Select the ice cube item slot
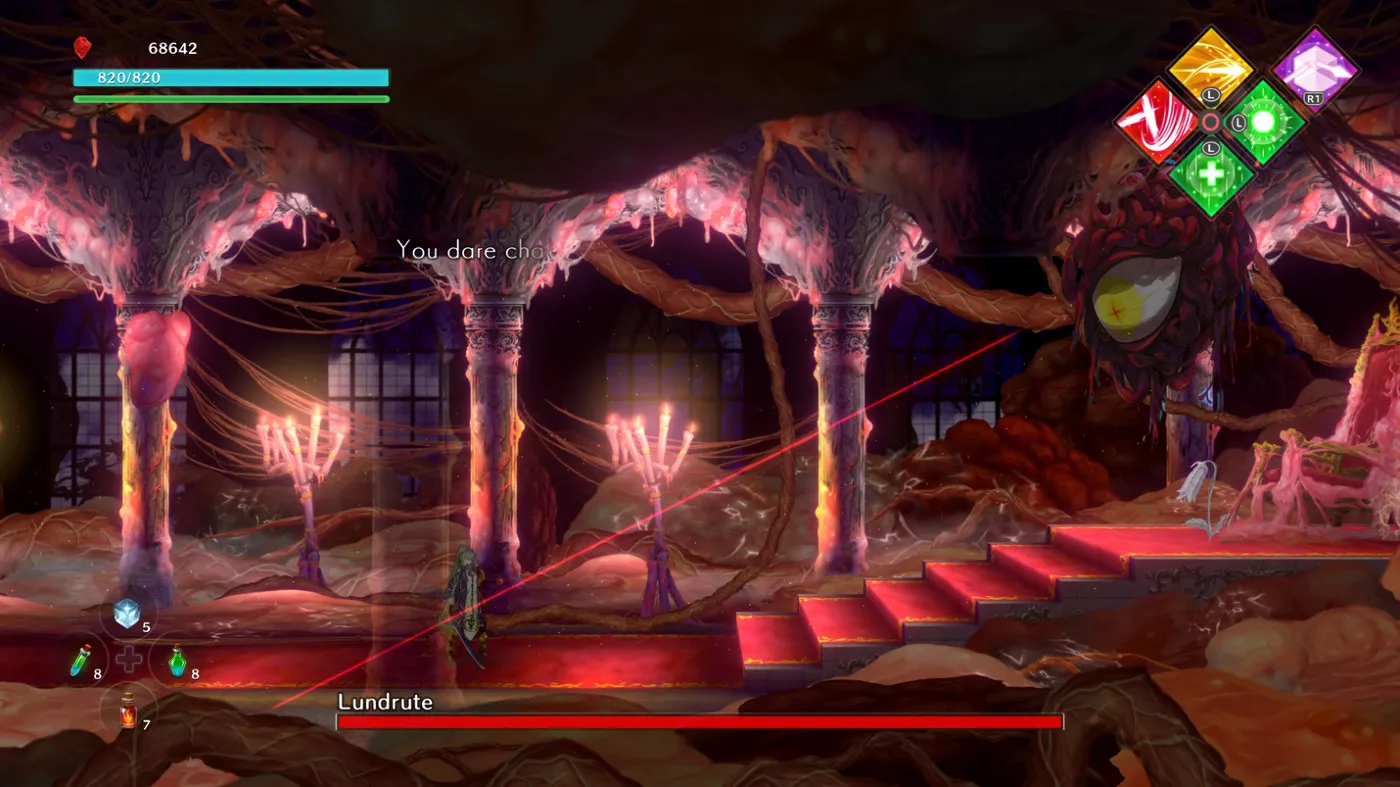 tap(127, 614)
